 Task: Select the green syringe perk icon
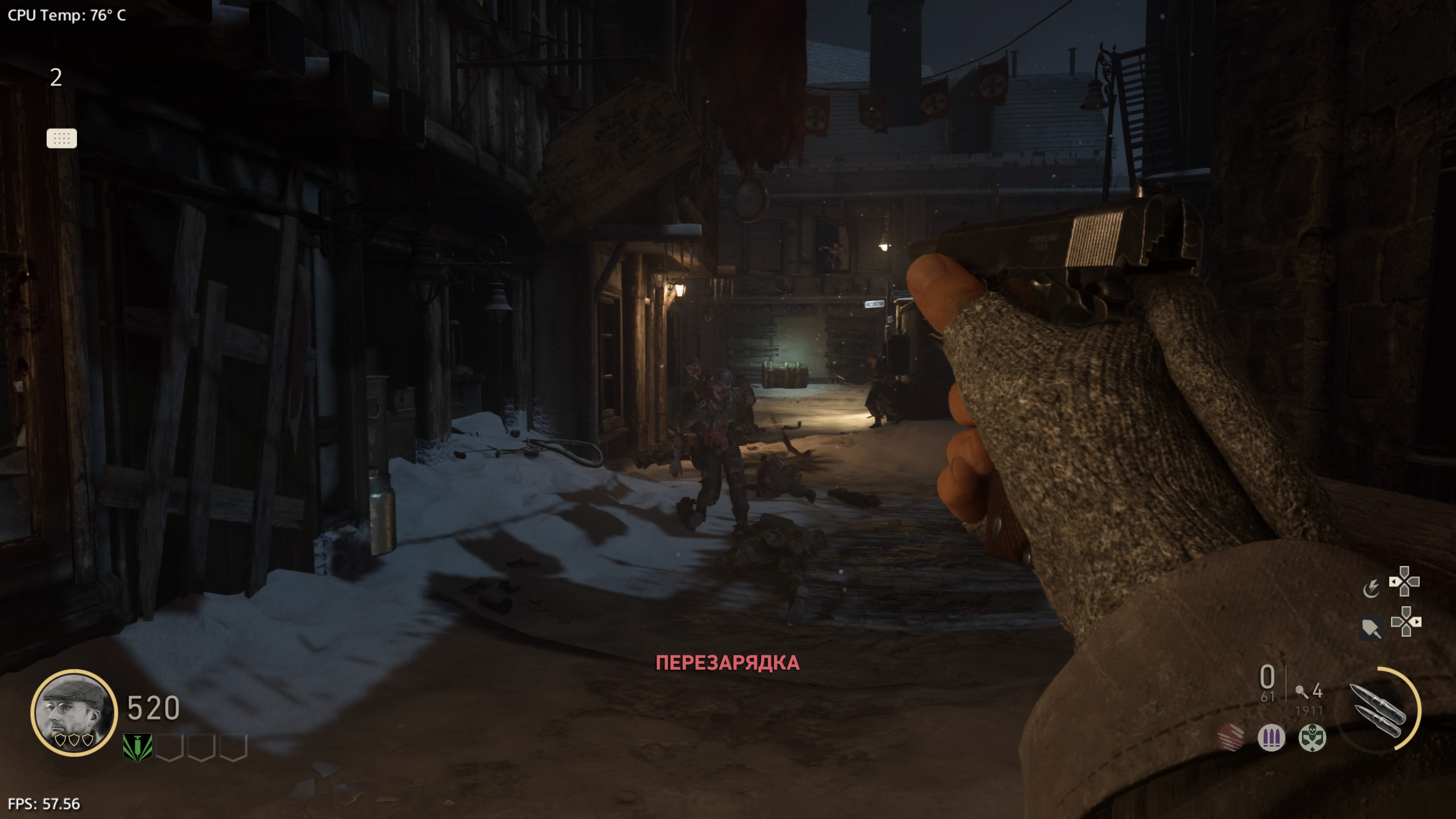(137, 747)
